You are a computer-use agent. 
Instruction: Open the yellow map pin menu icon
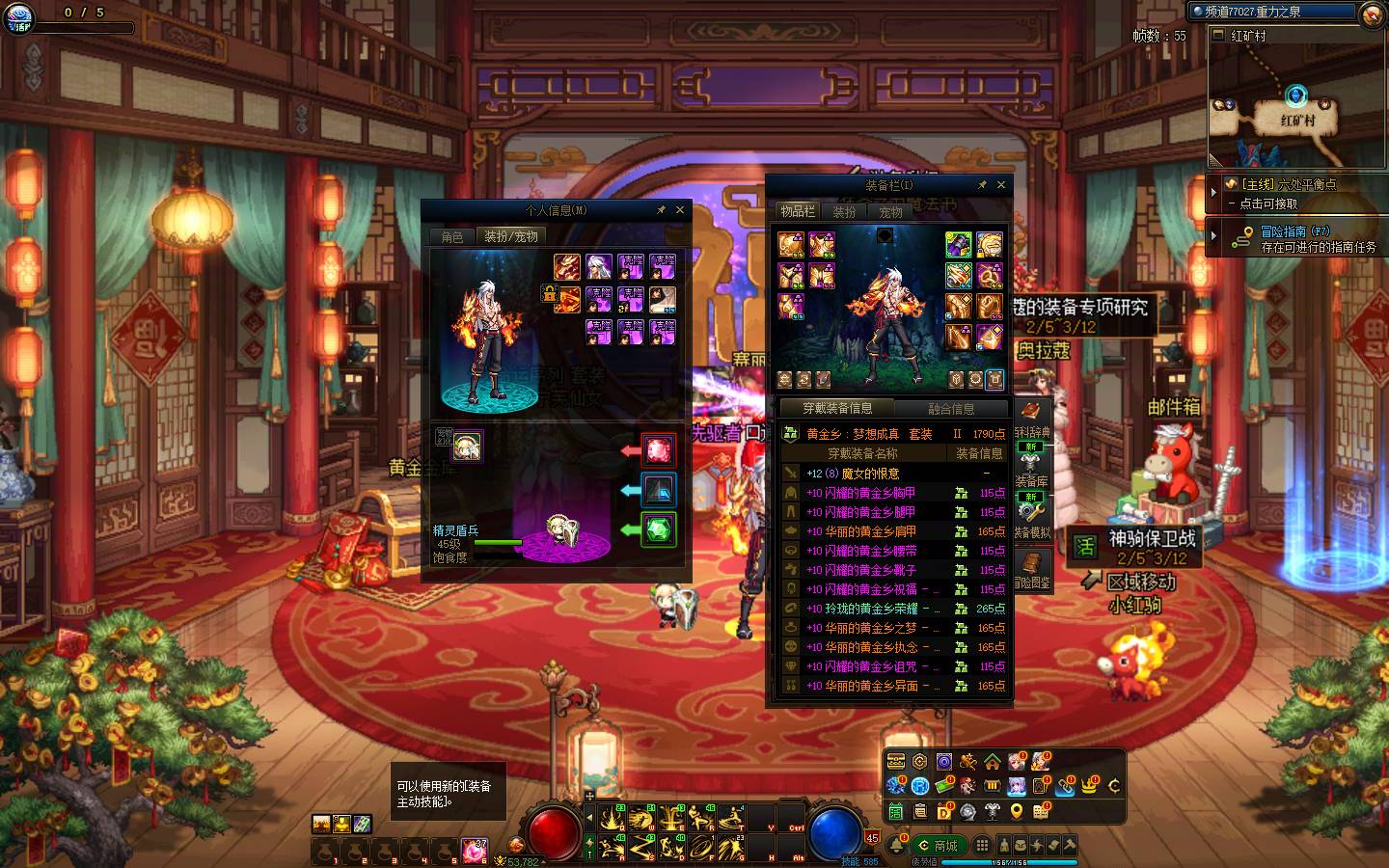click(x=1017, y=811)
